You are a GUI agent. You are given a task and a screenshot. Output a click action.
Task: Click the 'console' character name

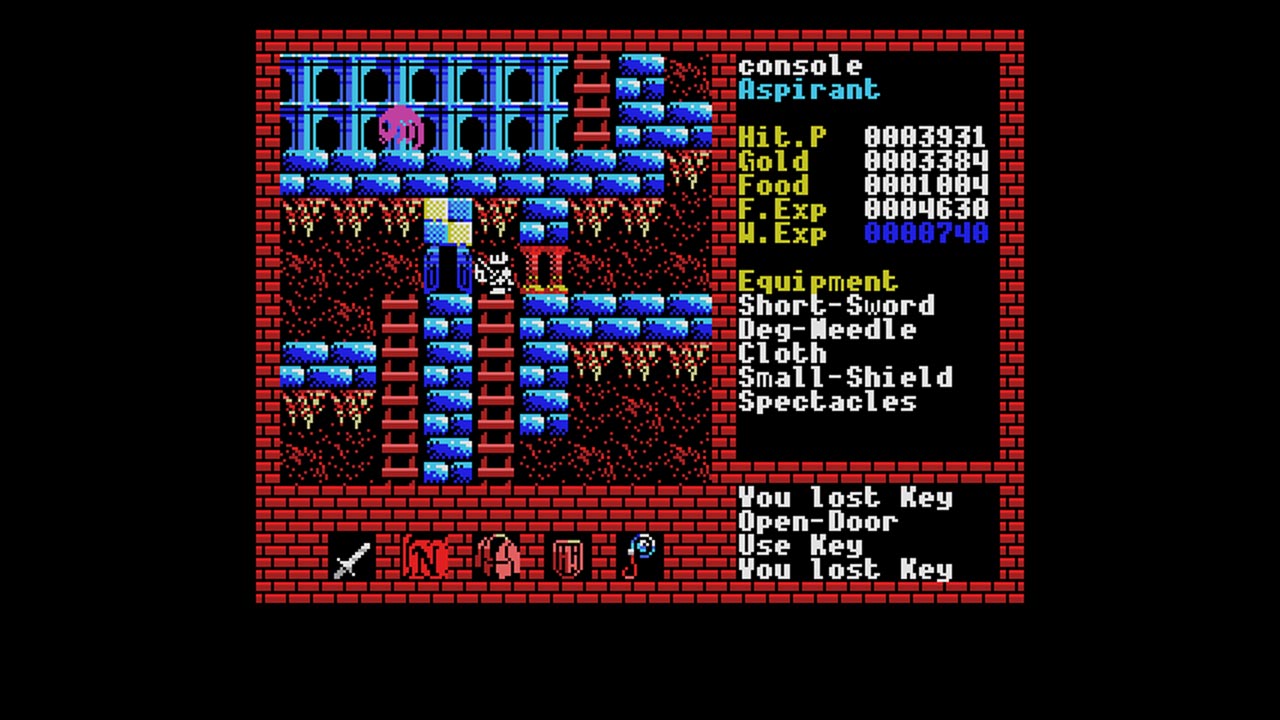coord(800,66)
